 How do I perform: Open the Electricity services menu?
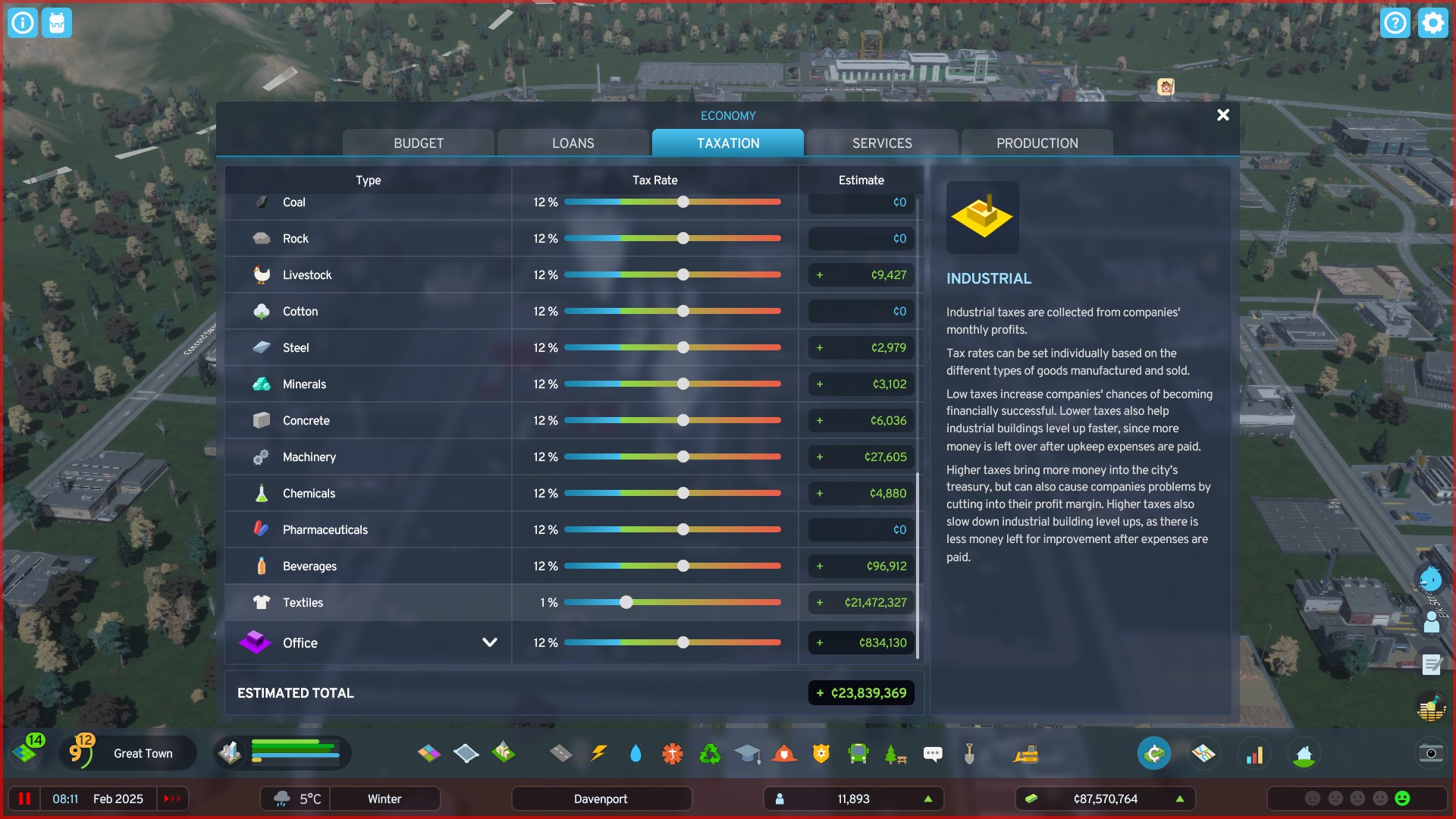coord(598,753)
